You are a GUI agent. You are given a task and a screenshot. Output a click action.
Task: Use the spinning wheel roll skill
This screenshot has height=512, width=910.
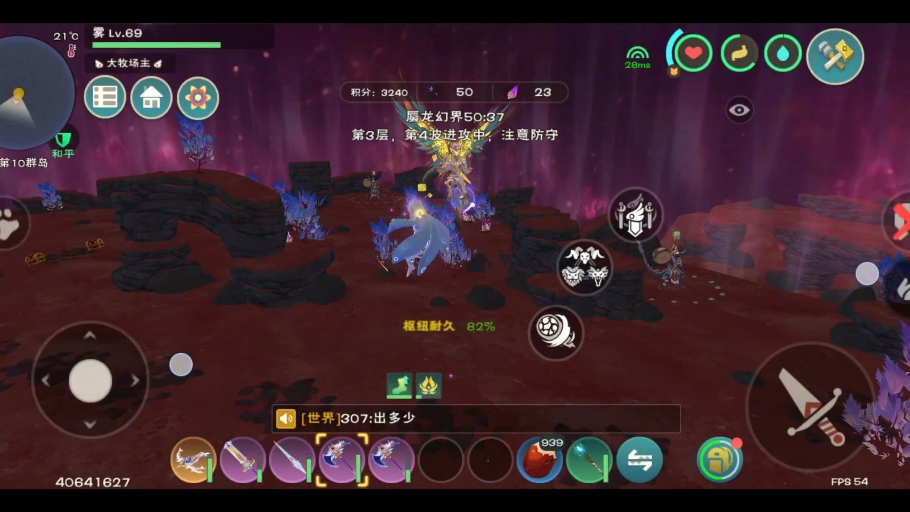click(x=556, y=333)
